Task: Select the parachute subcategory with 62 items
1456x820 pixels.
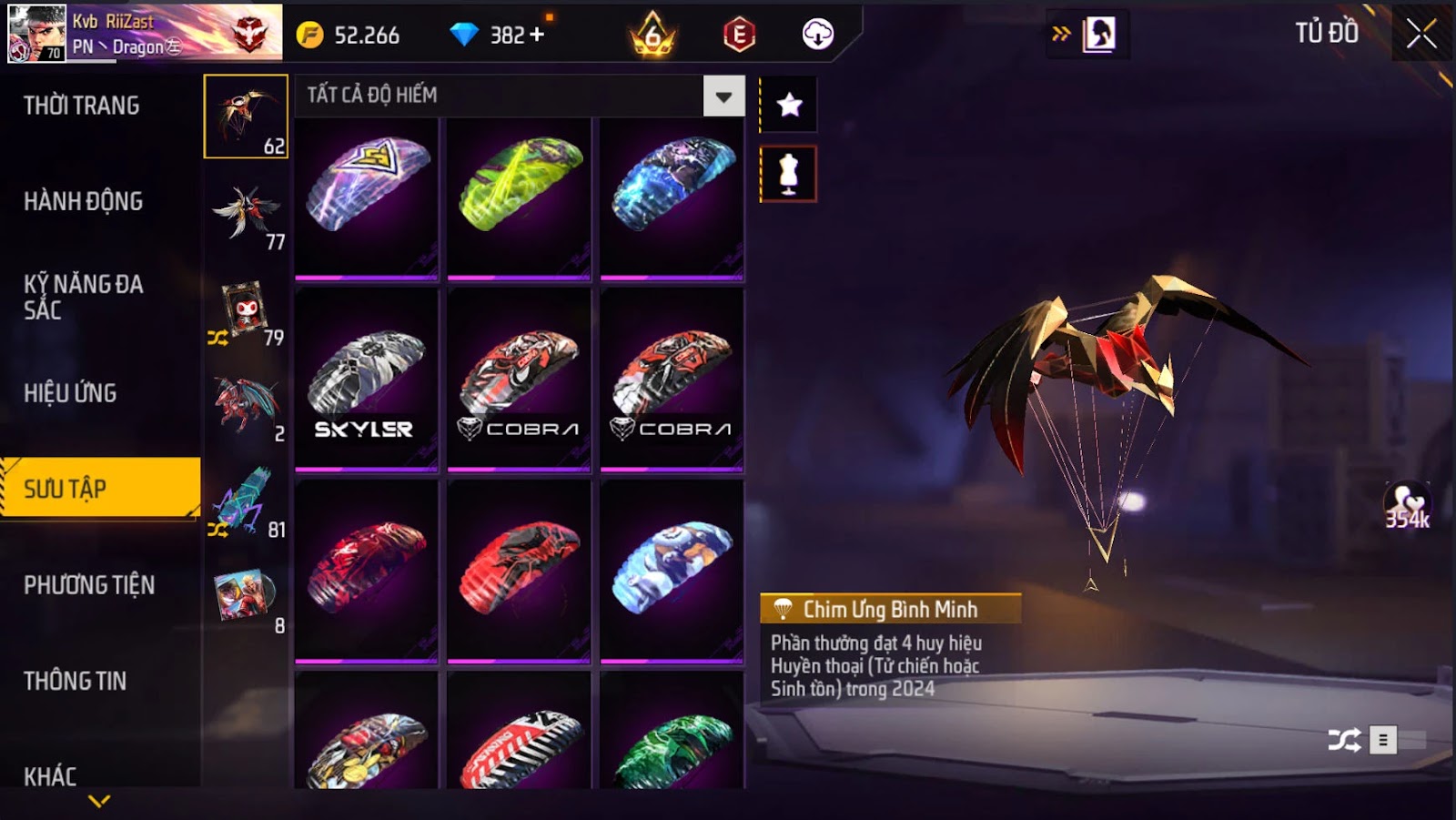Action: 246,116
